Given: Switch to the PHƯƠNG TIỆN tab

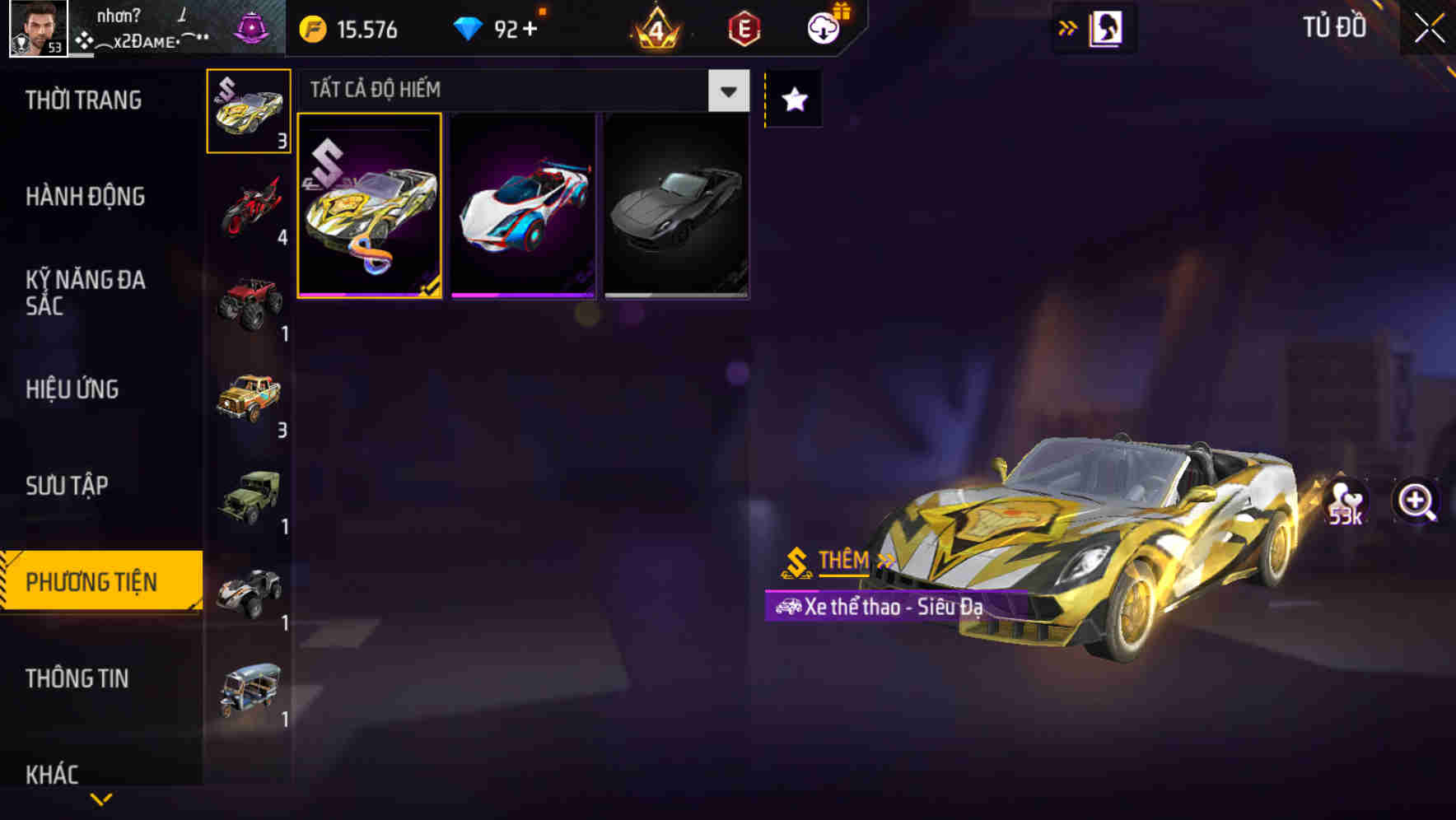Looking at the screenshot, I should tap(95, 580).
